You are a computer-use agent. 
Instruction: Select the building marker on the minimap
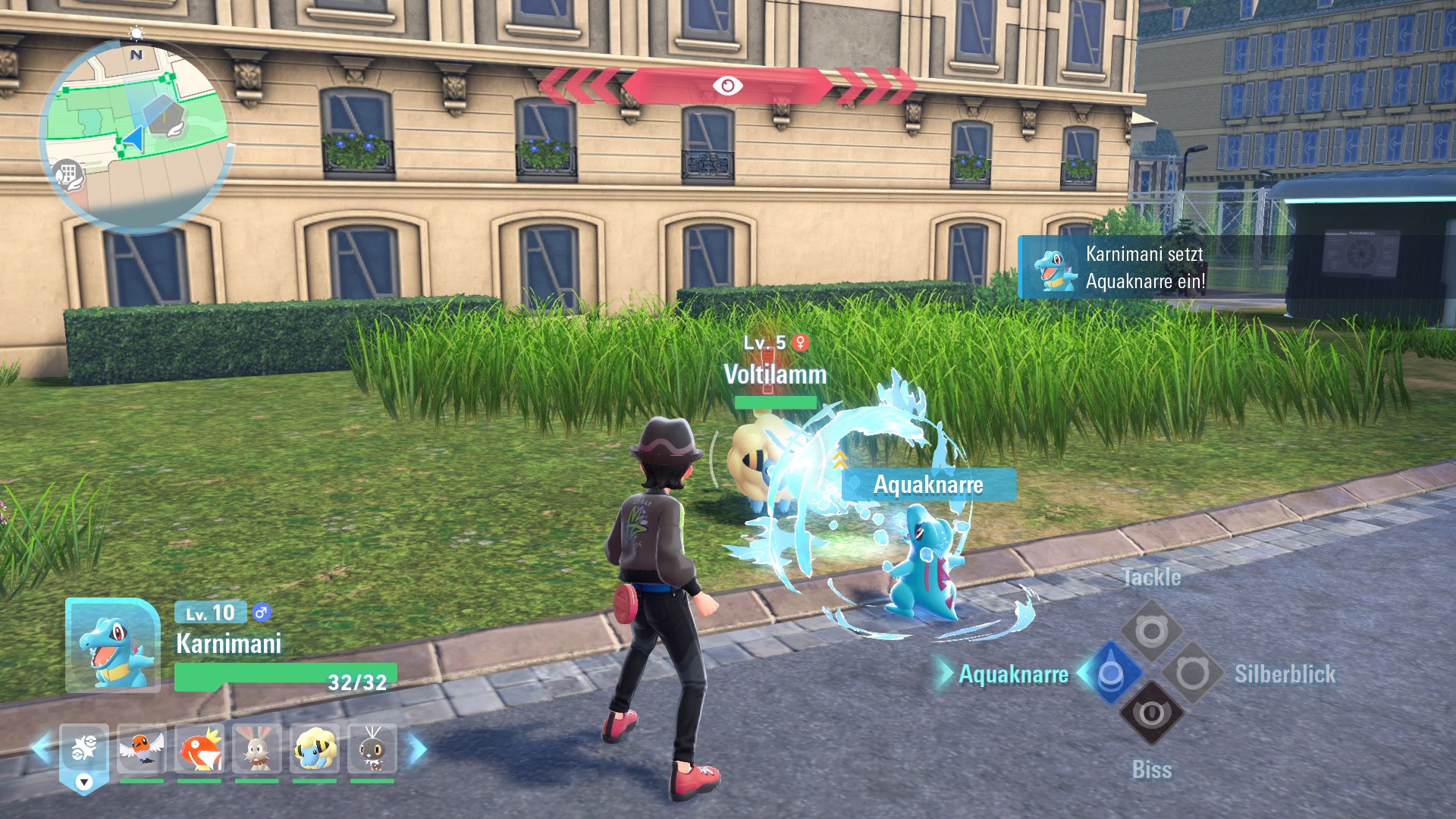pyautogui.click(x=67, y=174)
